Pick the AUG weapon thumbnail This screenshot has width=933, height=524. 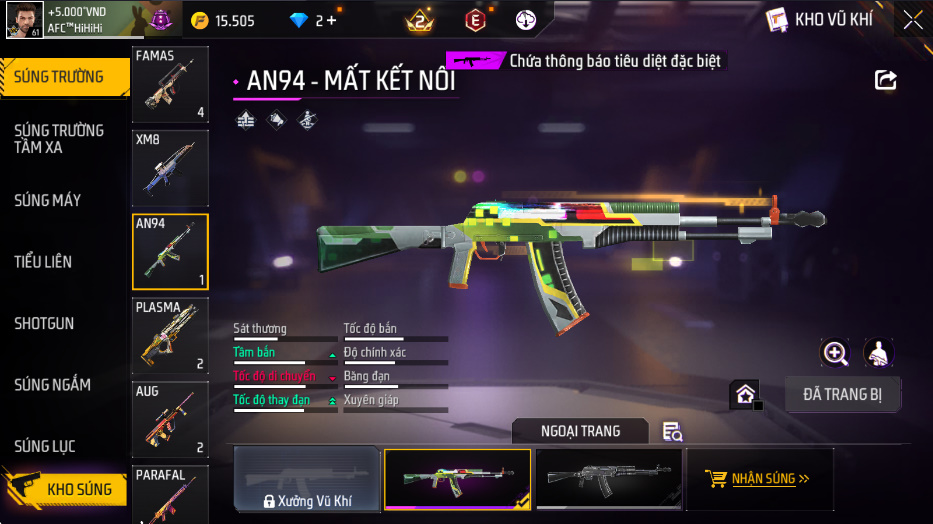click(170, 419)
